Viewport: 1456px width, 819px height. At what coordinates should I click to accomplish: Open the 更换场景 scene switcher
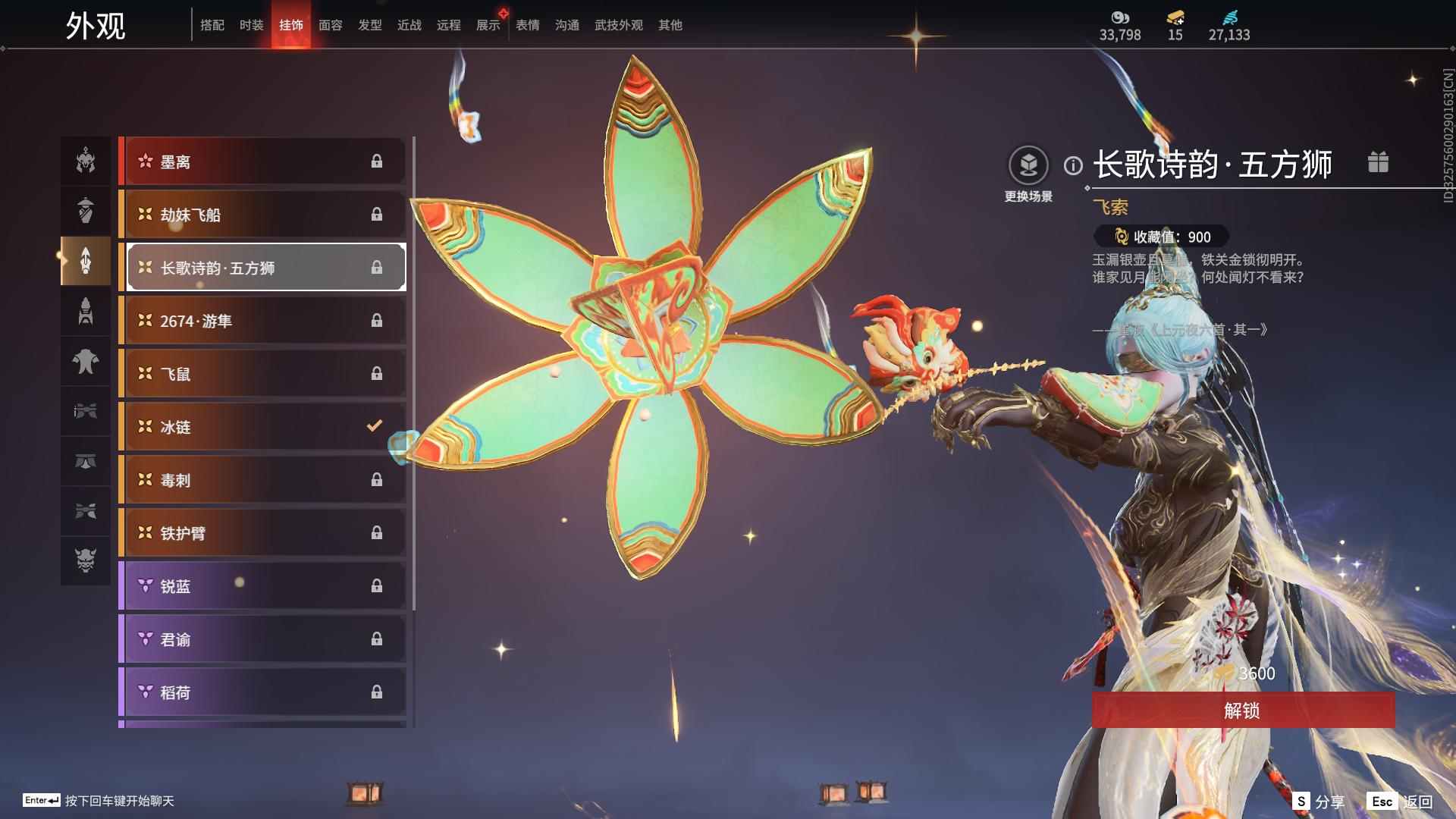click(1028, 174)
